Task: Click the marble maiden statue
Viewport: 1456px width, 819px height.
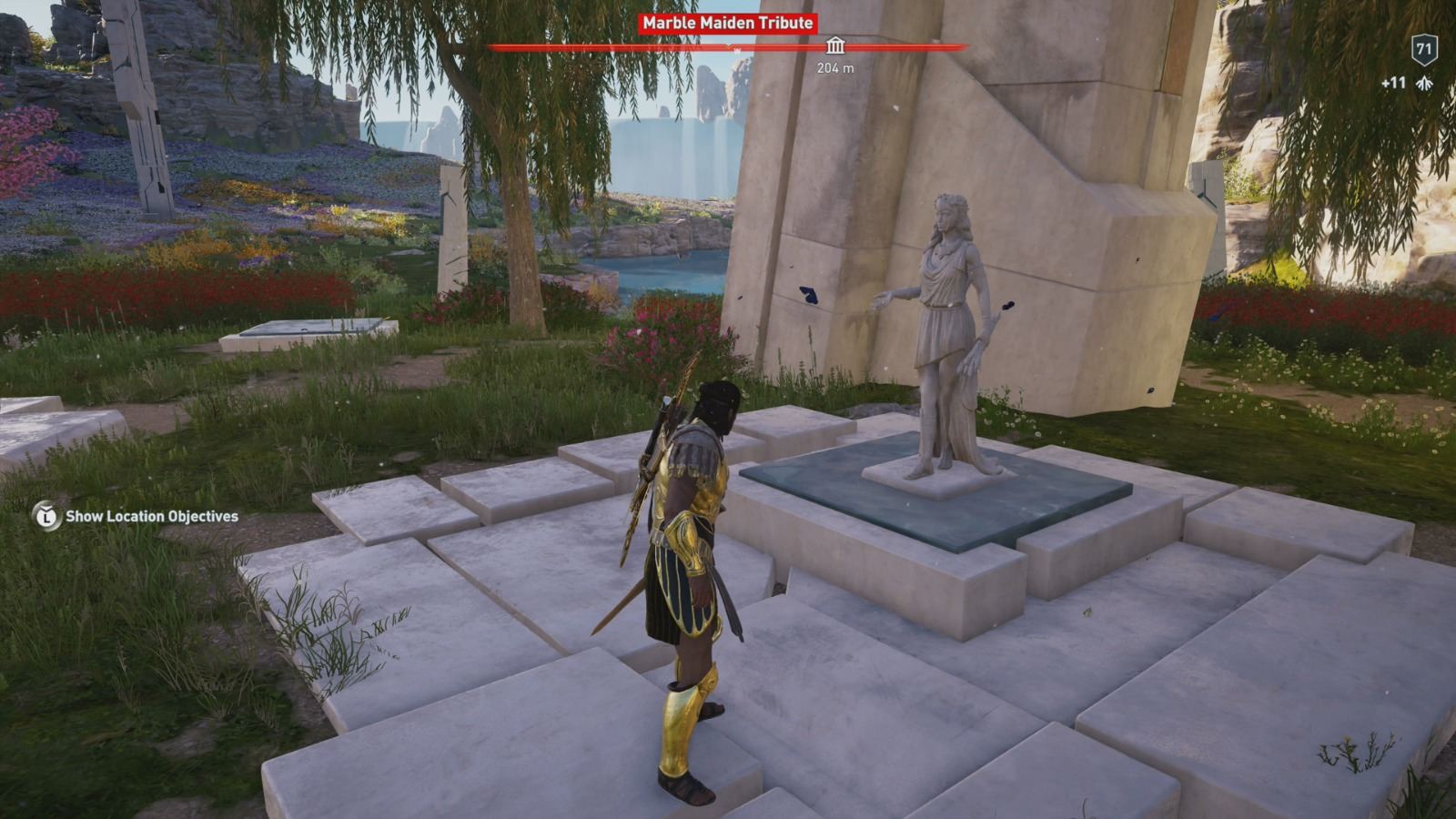Action: (946, 337)
